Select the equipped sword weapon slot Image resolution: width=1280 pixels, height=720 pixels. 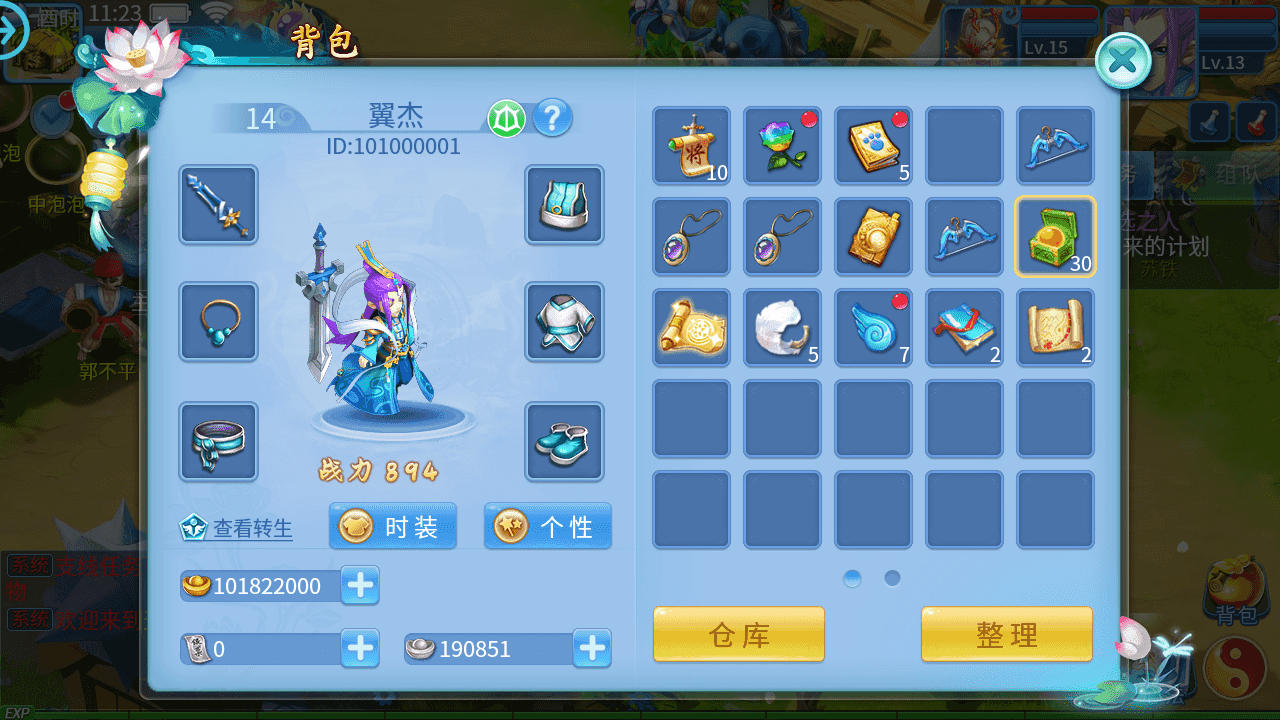(219, 205)
